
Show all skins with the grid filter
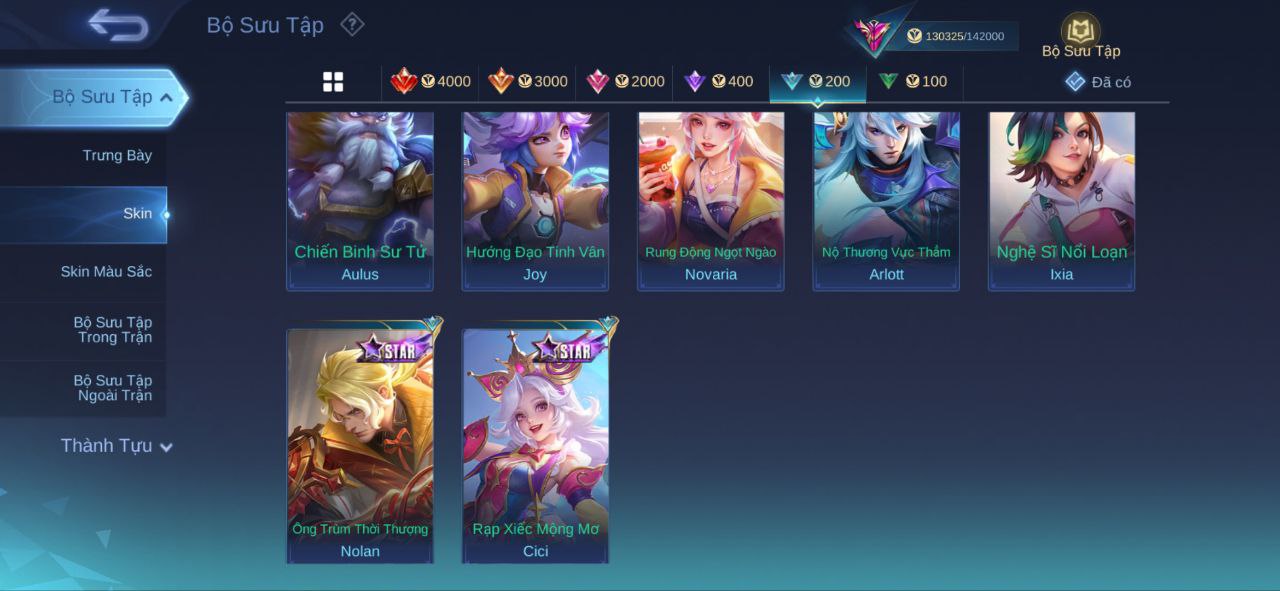click(x=333, y=82)
